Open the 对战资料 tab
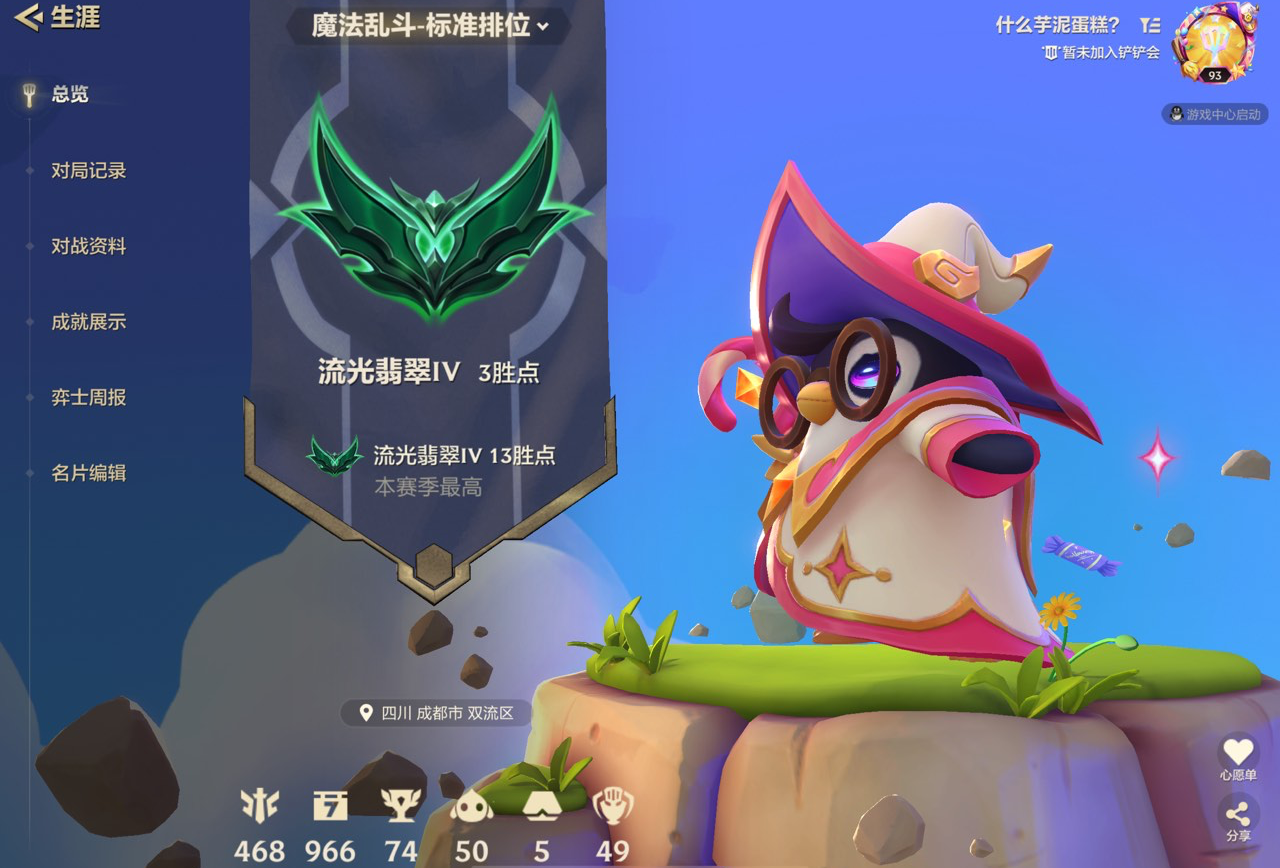 90,246
